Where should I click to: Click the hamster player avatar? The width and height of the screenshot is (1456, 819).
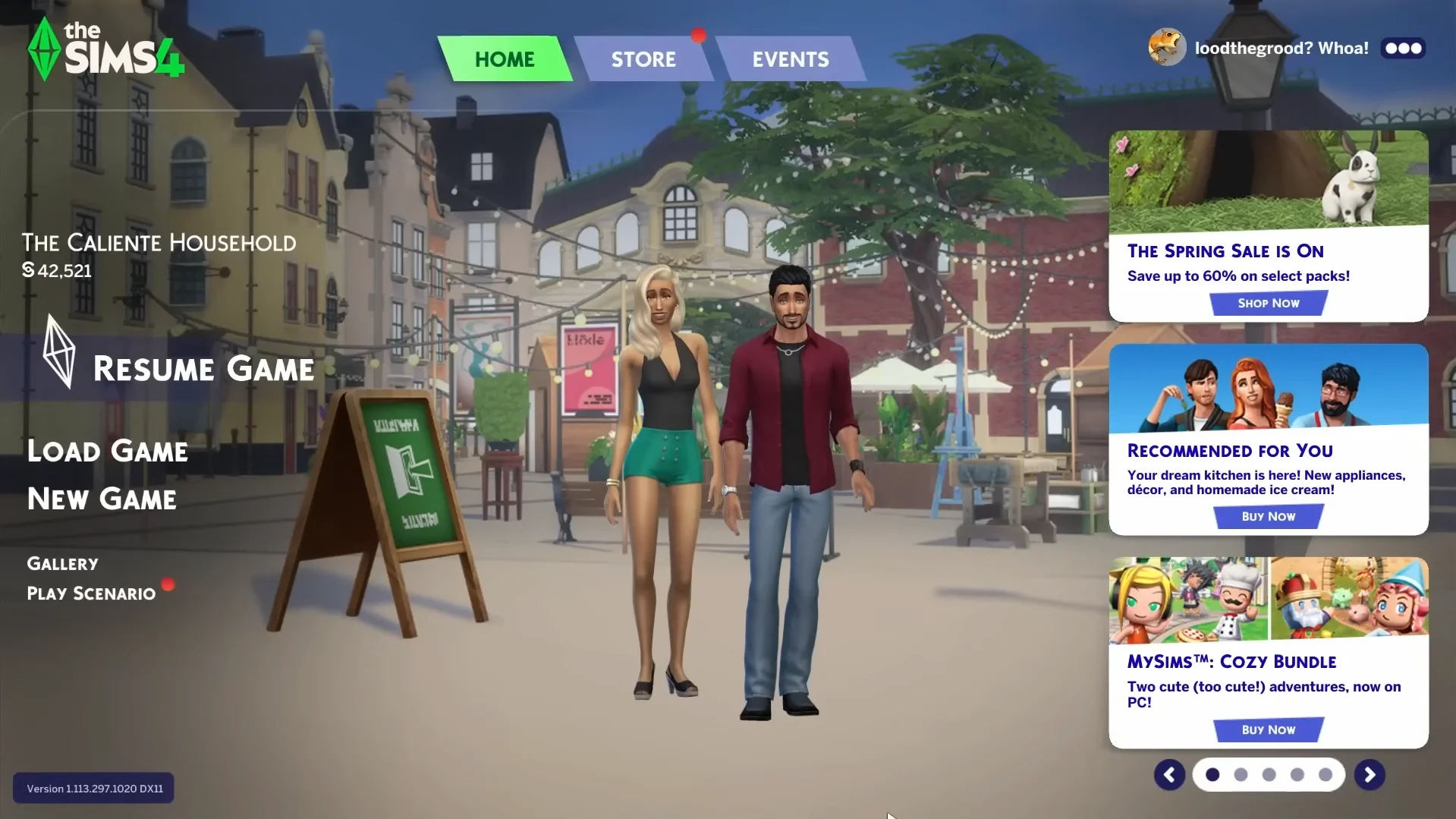(1166, 46)
